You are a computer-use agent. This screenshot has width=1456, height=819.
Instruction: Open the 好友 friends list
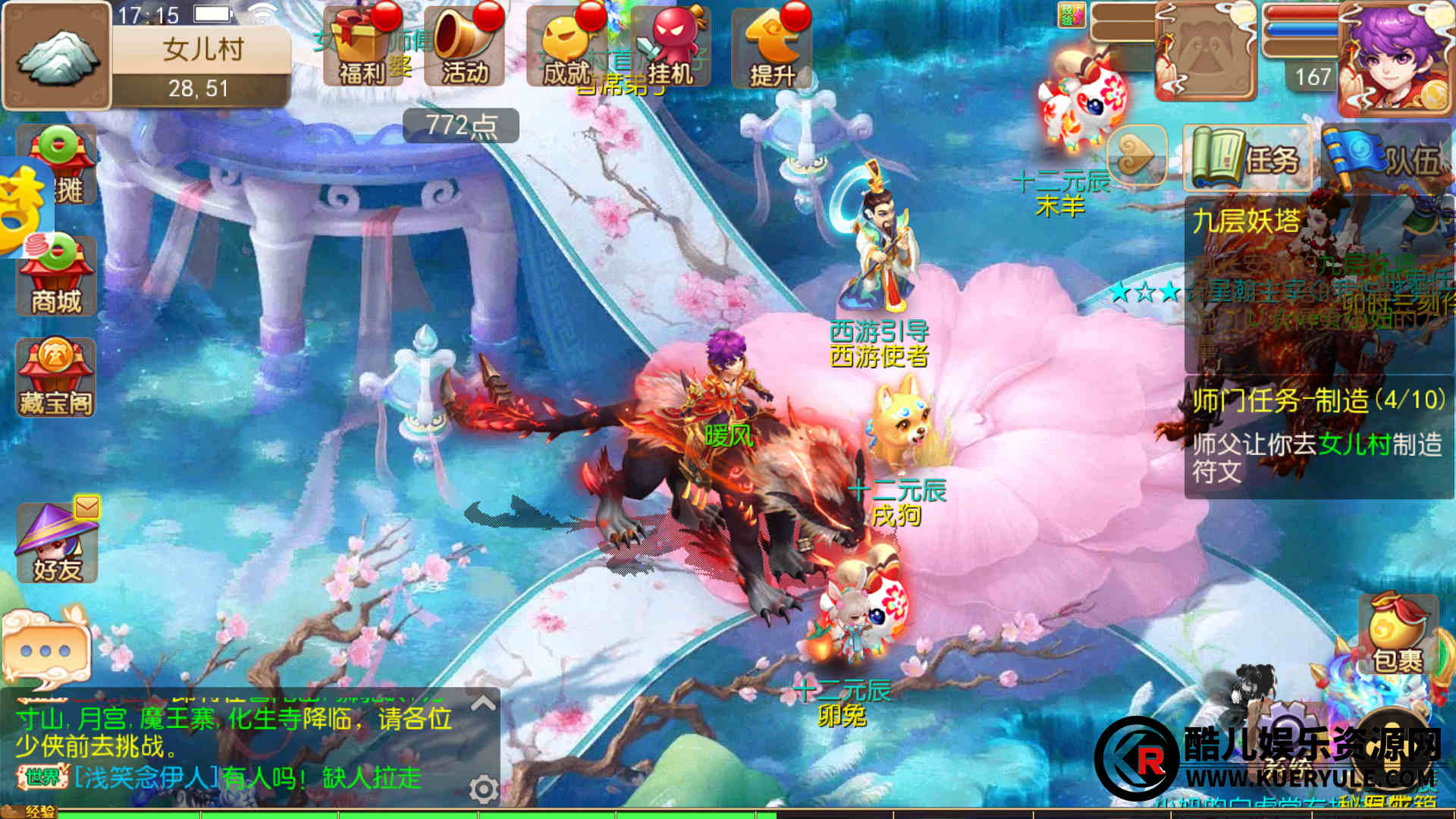pos(56,543)
